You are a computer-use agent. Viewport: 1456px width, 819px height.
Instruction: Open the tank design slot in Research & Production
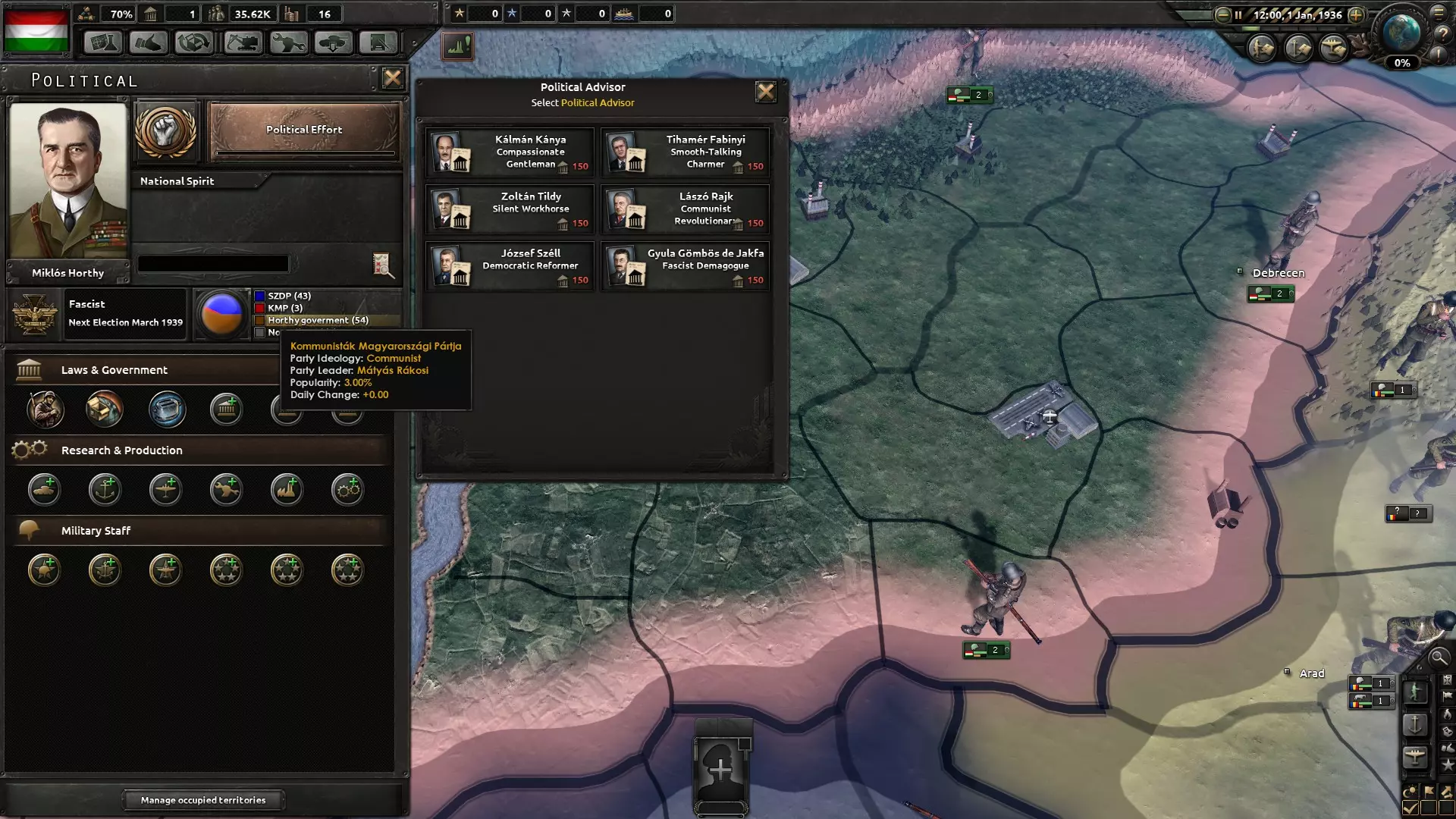(x=44, y=490)
